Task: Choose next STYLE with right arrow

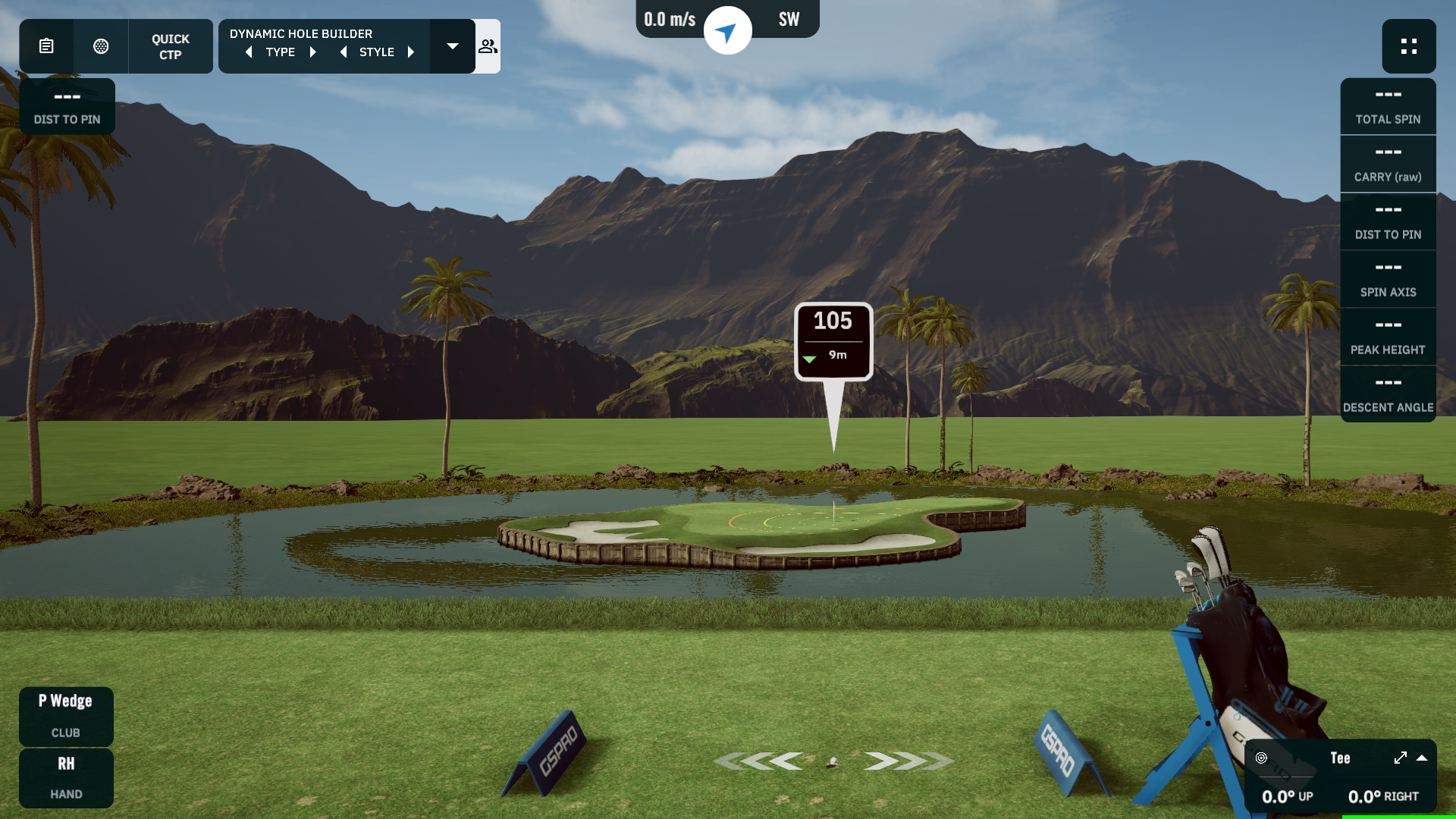Action: (411, 52)
